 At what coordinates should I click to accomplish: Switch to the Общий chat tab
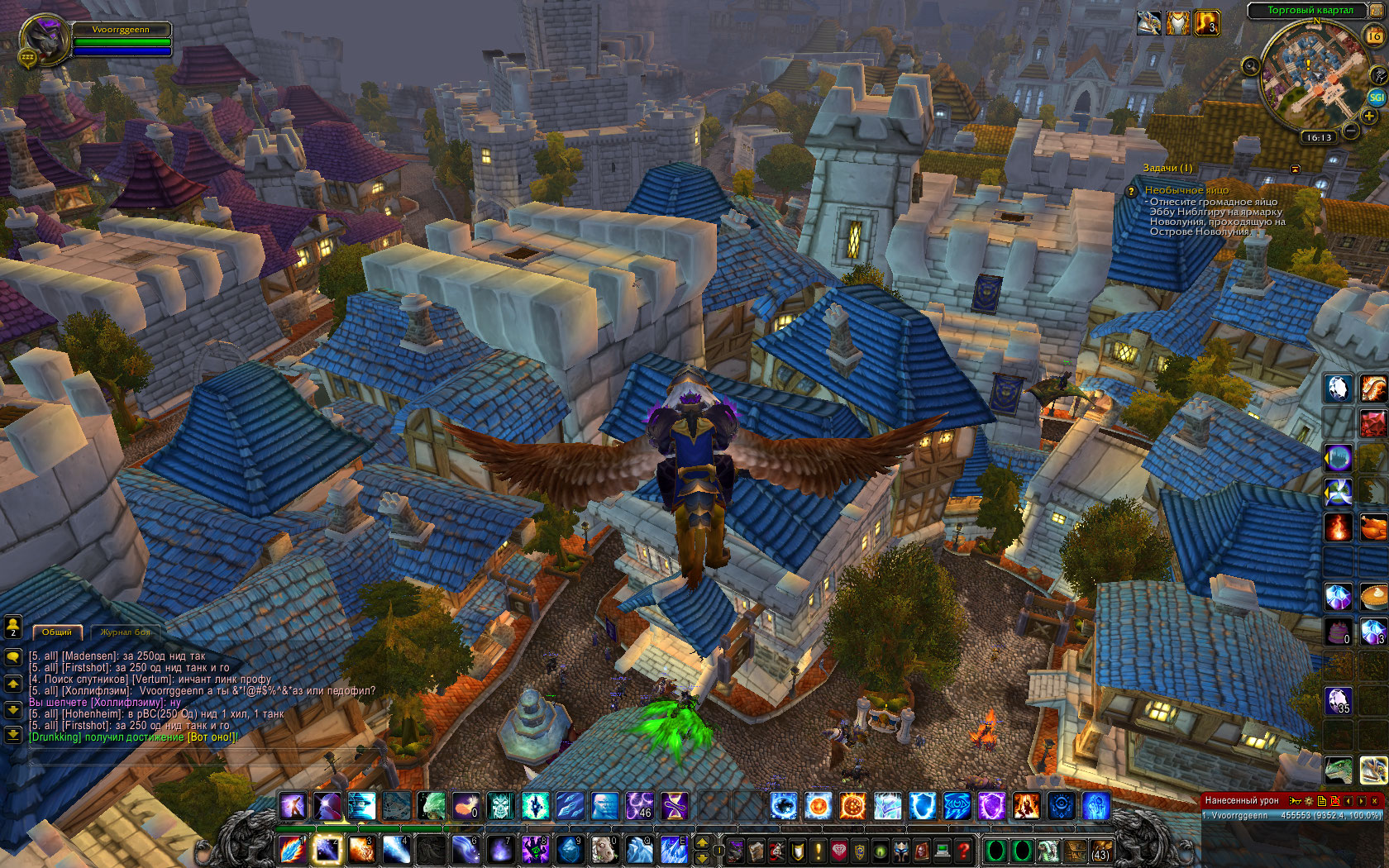pyautogui.click(x=57, y=632)
